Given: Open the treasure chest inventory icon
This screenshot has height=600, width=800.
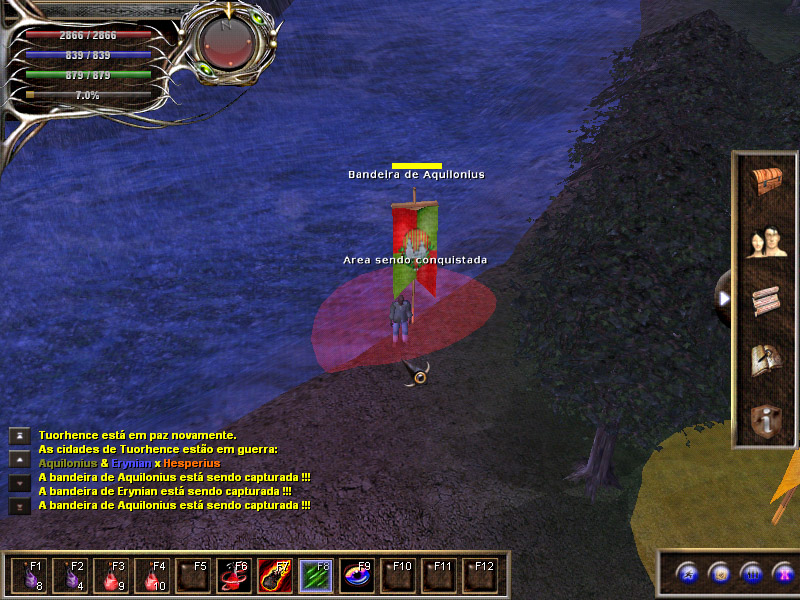Looking at the screenshot, I should (x=767, y=183).
